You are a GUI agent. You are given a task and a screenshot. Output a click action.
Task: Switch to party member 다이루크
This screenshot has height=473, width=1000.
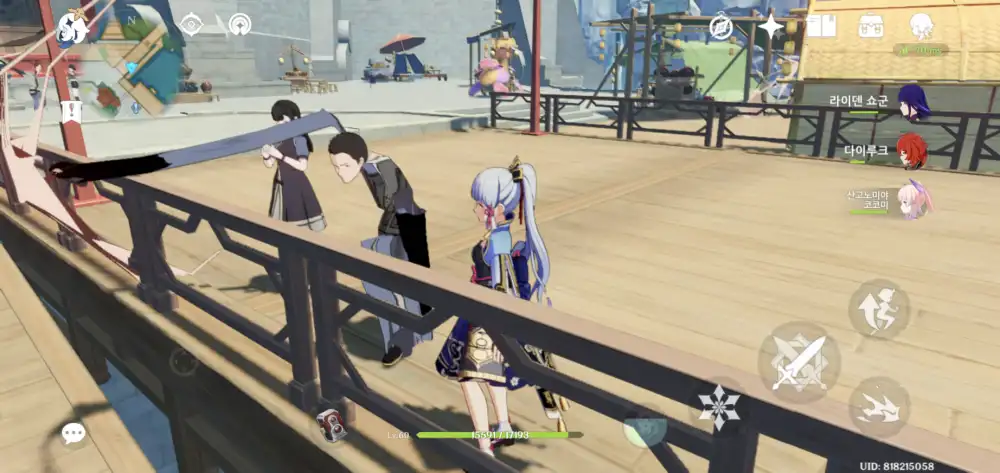912,151
